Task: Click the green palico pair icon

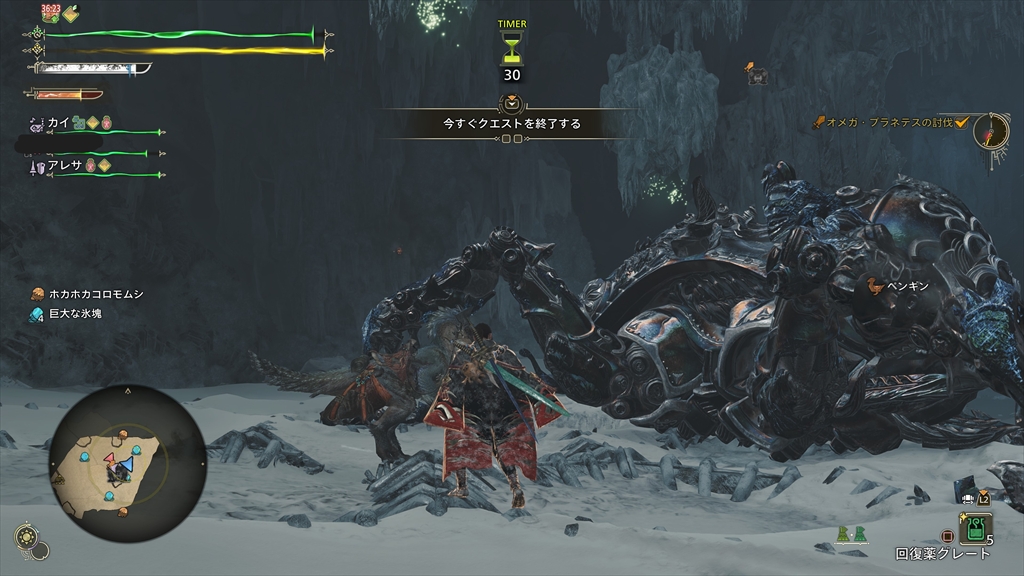Action: (x=851, y=536)
